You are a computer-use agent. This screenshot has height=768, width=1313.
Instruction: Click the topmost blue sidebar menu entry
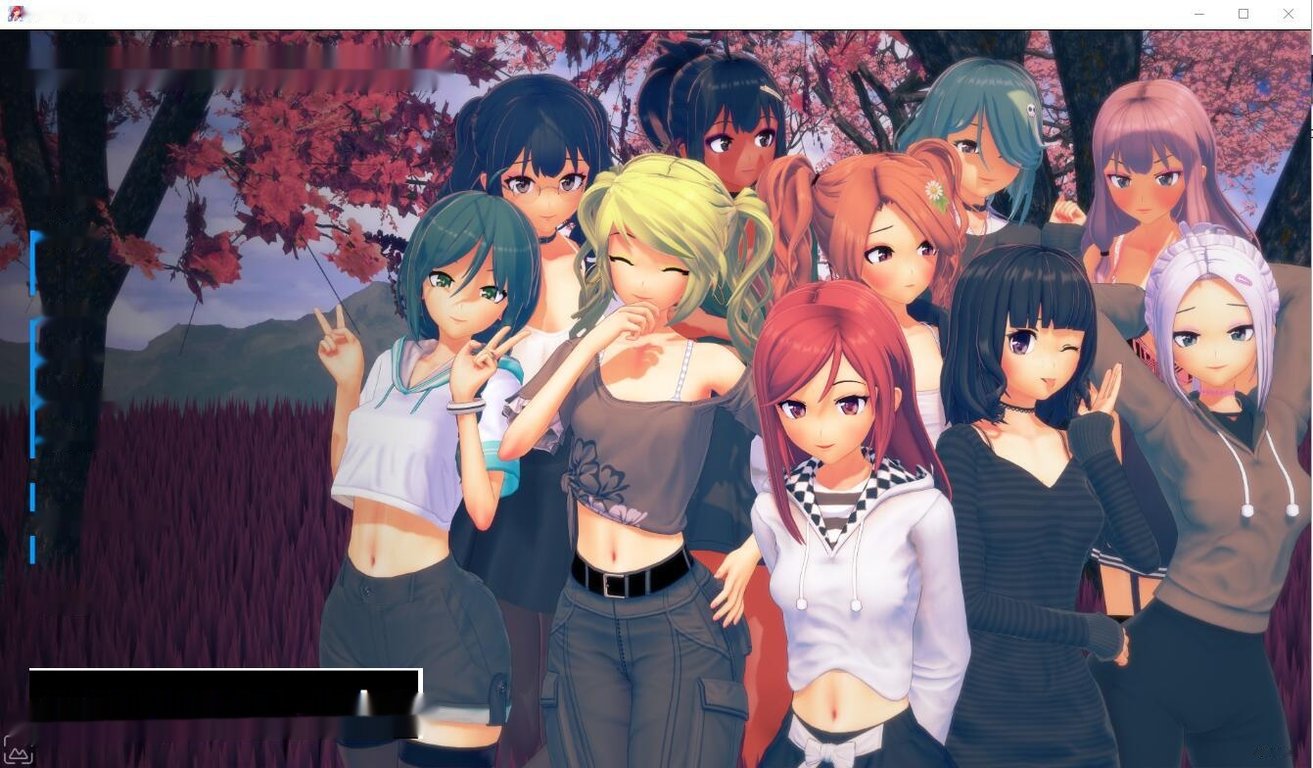33,260
